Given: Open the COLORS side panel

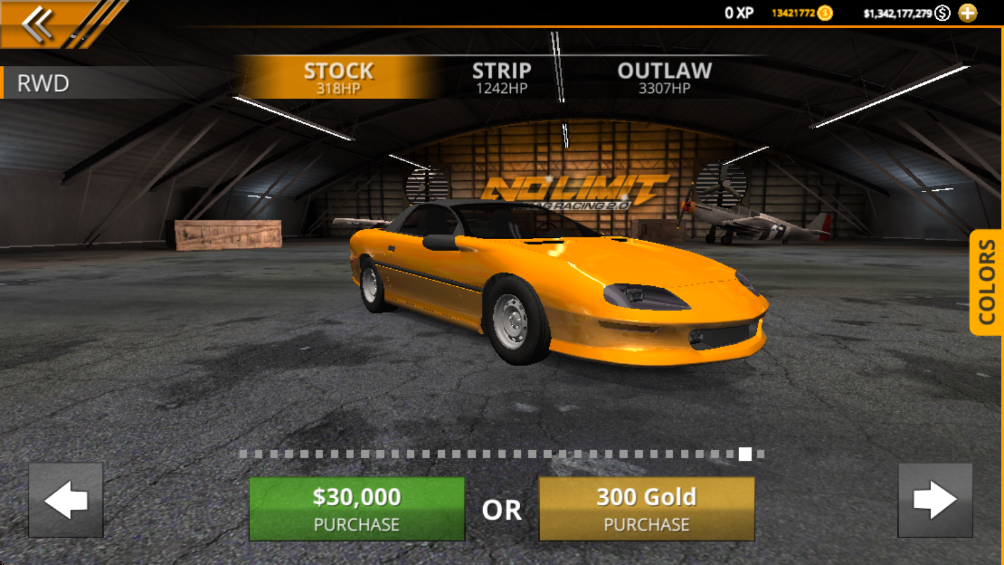Looking at the screenshot, I should [x=986, y=282].
